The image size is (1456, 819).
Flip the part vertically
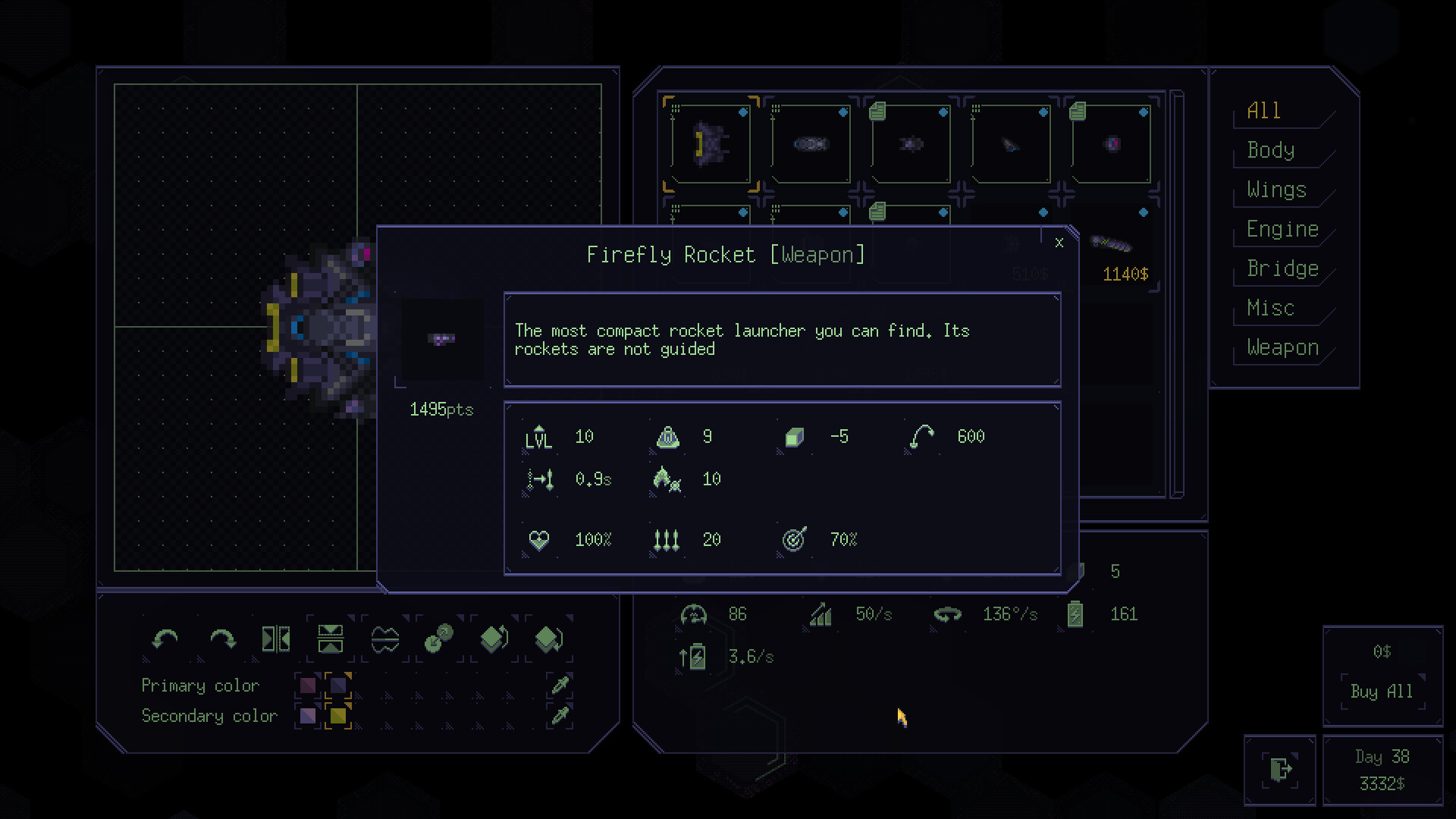click(331, 639)
